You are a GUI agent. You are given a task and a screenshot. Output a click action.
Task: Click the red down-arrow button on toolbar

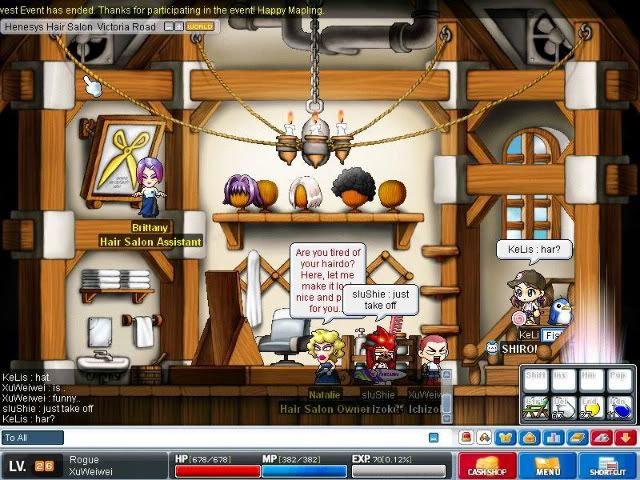pos(625,437)
